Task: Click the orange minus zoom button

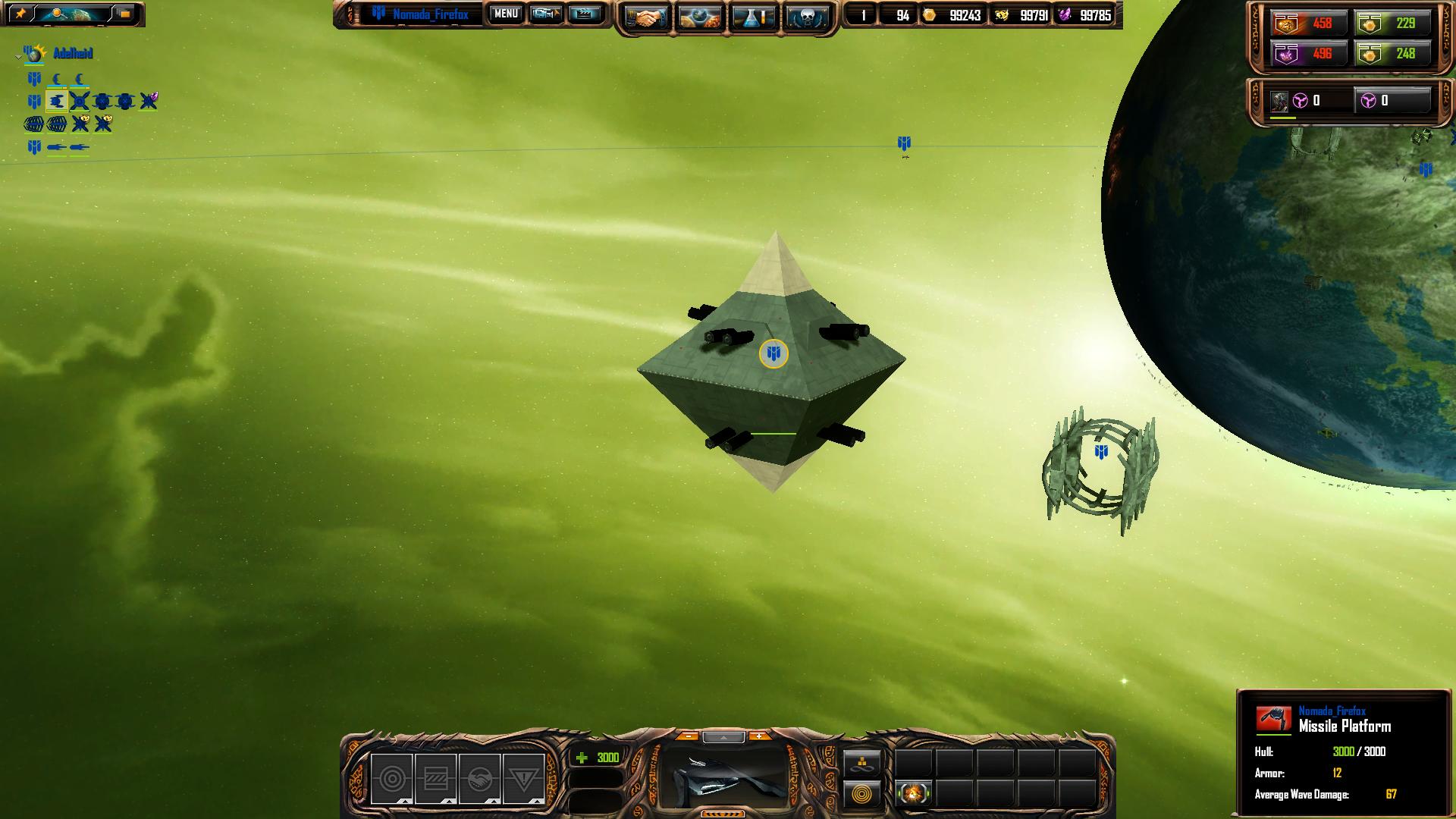Action: pos(688,736)
